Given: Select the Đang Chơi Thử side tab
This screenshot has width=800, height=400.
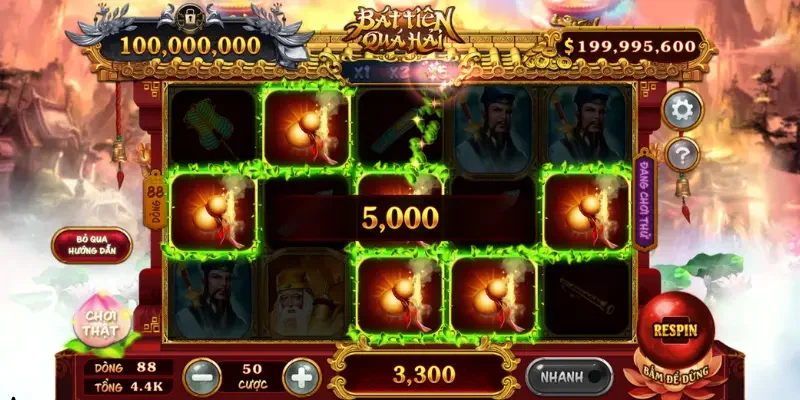Looking at the screenshot, I should coord(645,198).
